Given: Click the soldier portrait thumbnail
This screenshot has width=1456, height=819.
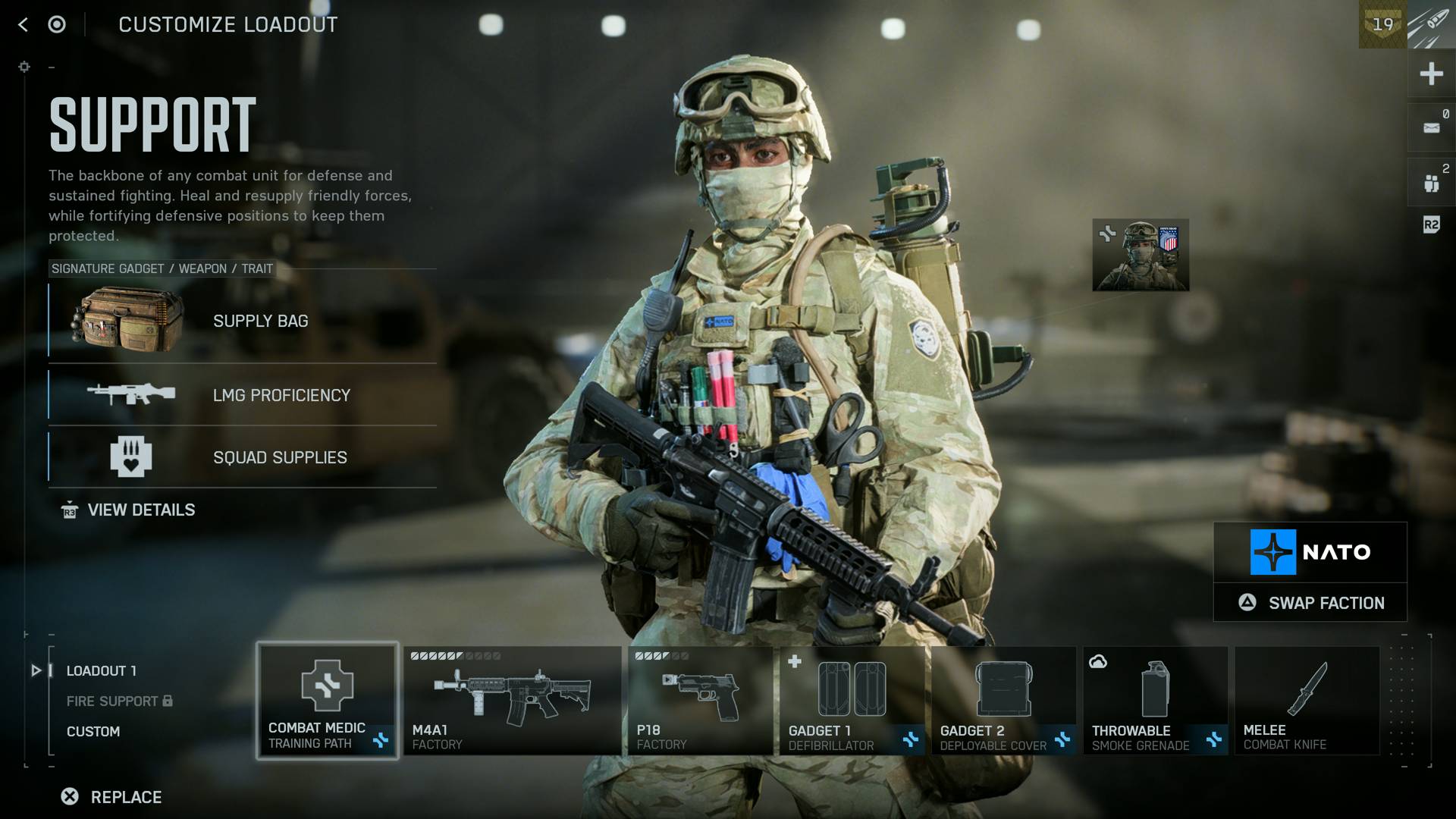Looking at the screenshot, I should click(x=1140, y=254).
